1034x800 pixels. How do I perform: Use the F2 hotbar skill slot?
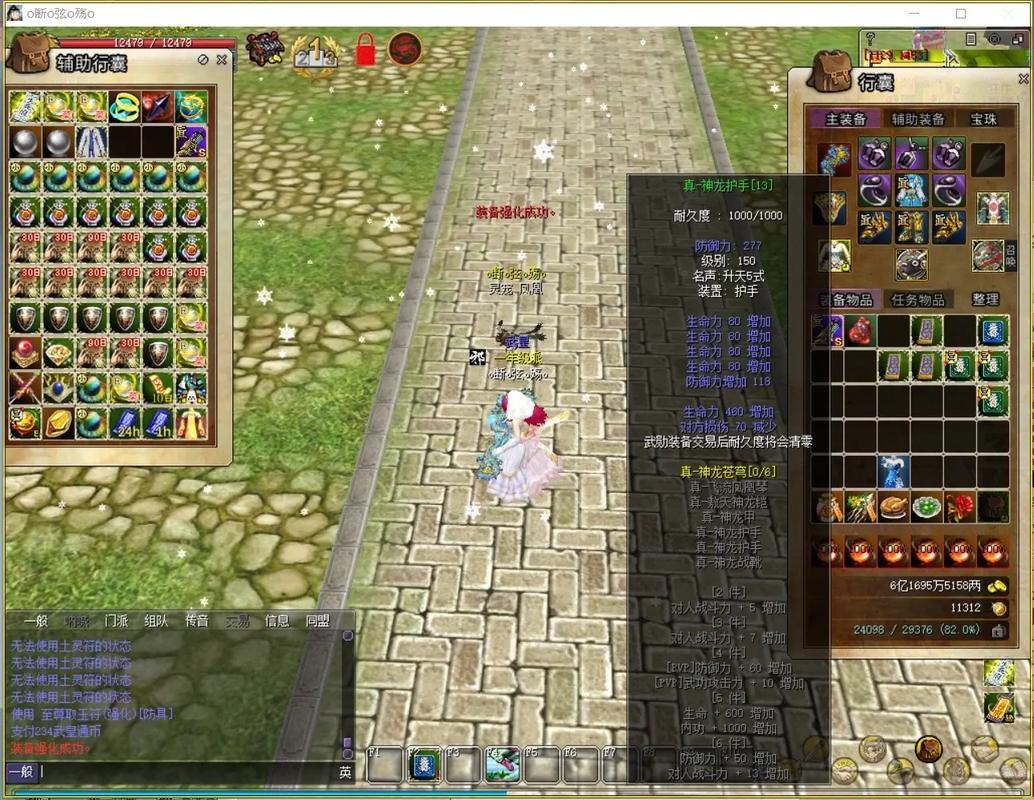pos(421,765)
